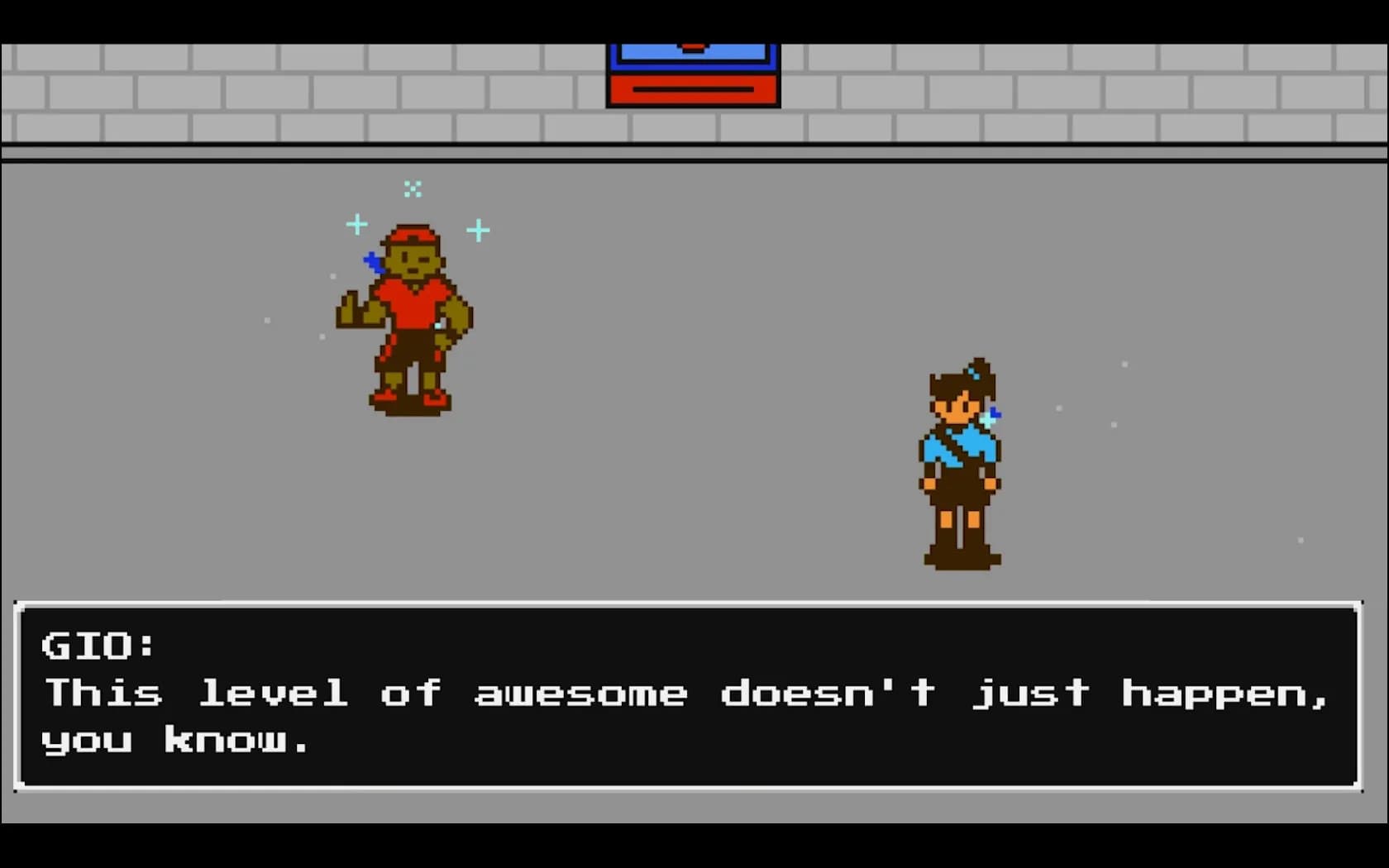Click the cyan sparkle left of Gio's head
The height and width of the screenshot is (868, 1389).
point(356,223)
